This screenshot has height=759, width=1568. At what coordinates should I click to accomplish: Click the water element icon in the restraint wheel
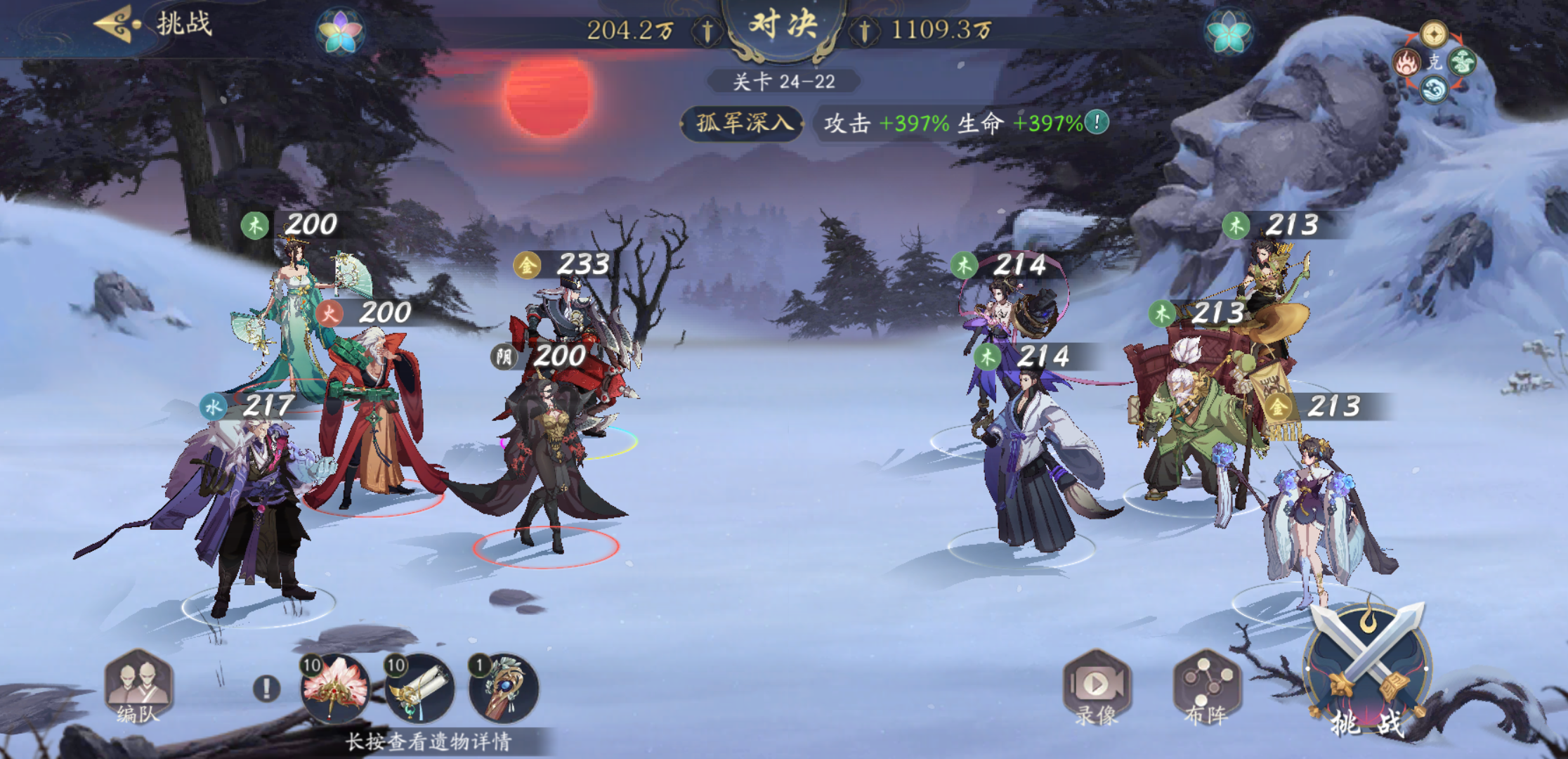1435,91
